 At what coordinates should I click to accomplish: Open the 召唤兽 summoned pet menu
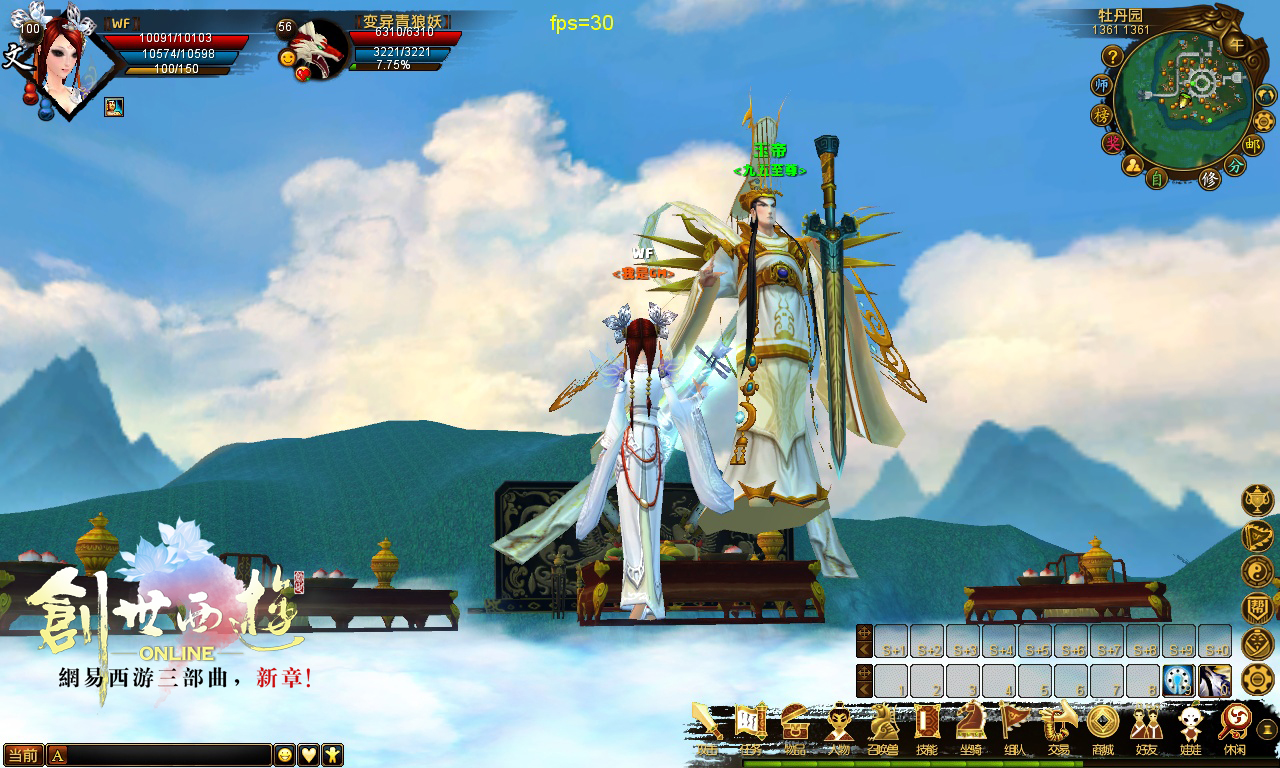(x=883, y=724)
